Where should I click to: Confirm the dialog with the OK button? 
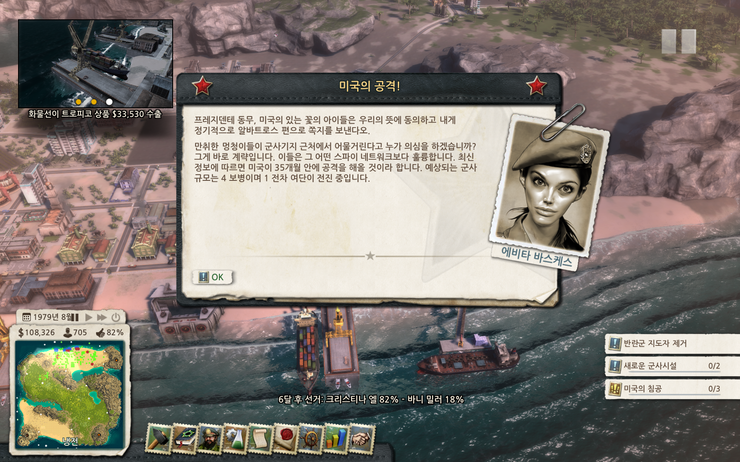click(x=210, y=277)
